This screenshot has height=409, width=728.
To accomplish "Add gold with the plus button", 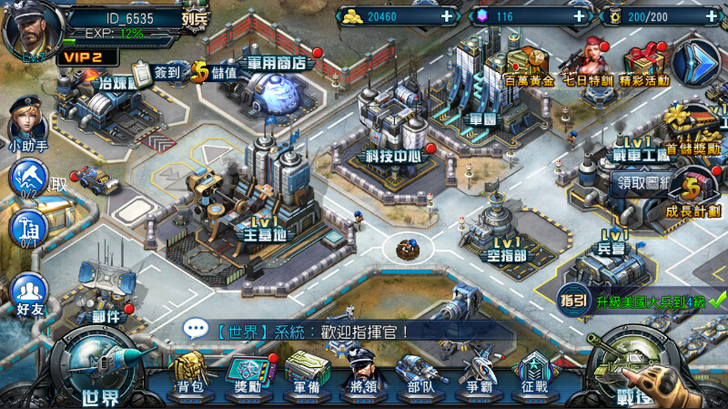I will (x=444, y=16).
